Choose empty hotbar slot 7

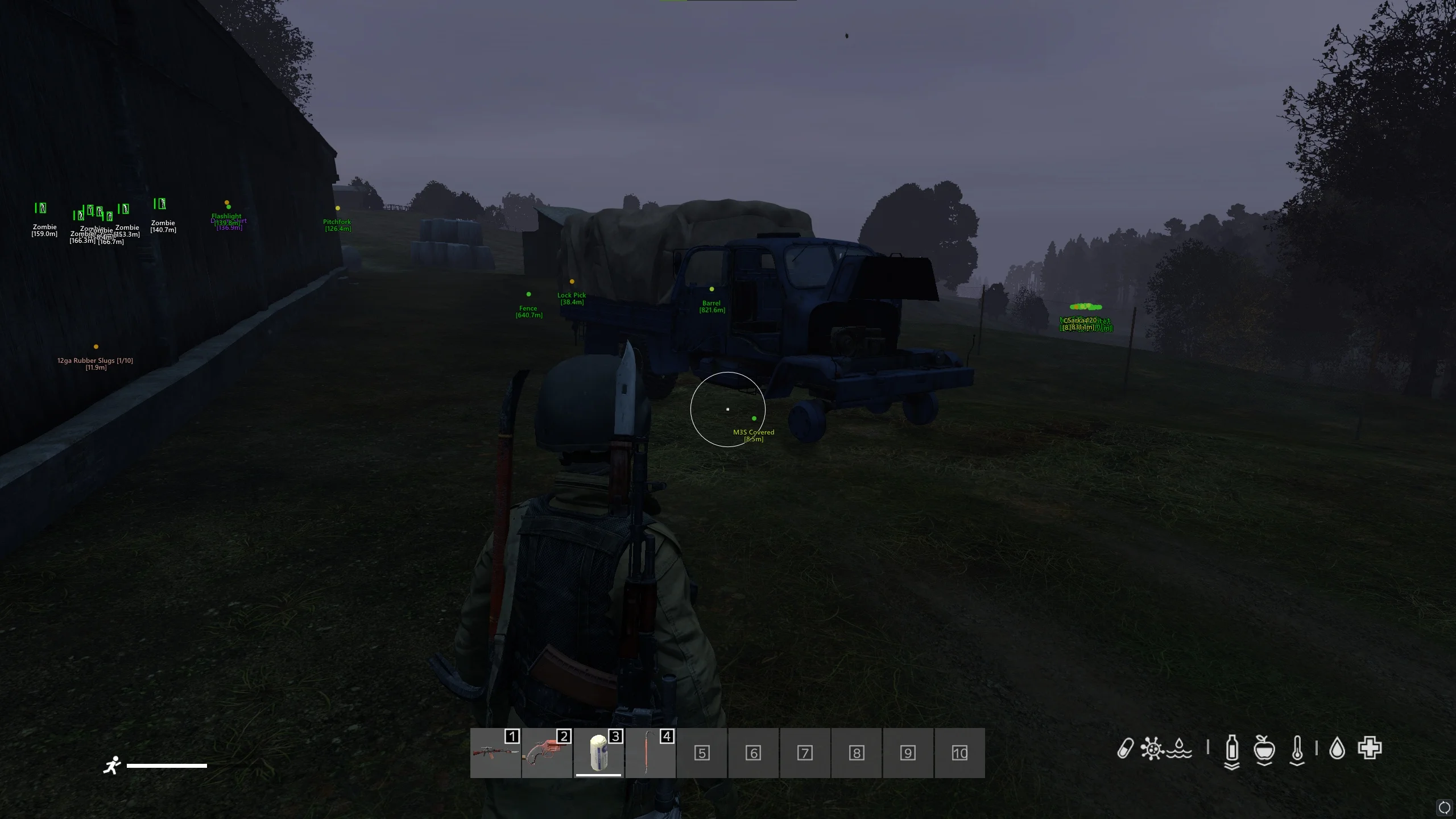[x=805, y=753]
